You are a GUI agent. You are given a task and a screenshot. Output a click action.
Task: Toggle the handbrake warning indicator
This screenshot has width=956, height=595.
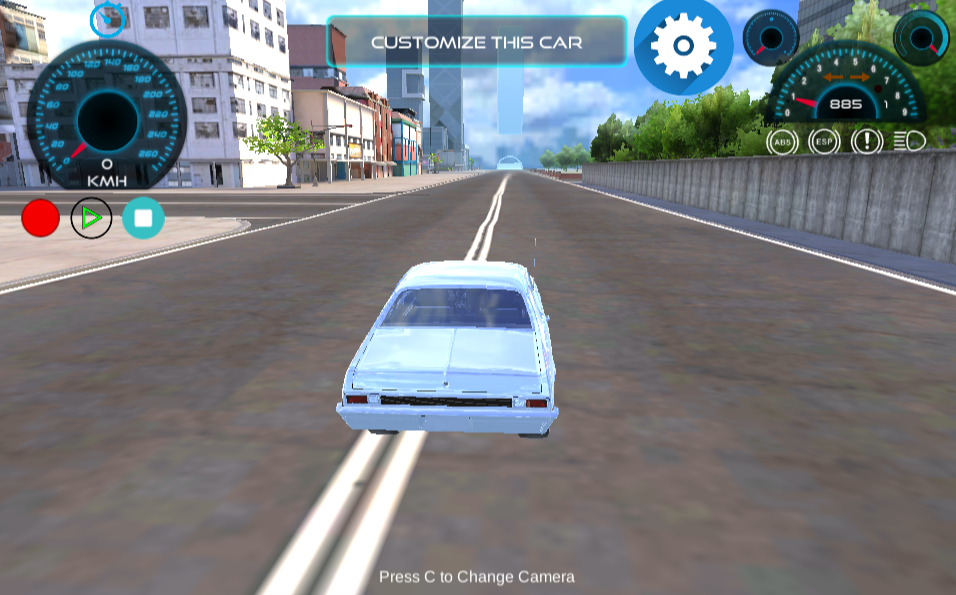coord(867,141)
